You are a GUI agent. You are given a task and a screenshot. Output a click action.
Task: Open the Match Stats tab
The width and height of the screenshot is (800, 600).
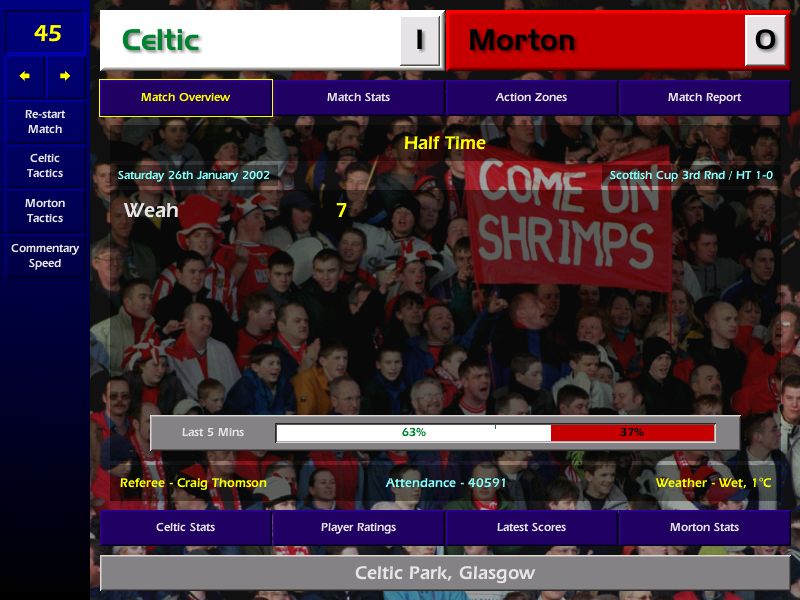coord(358,98)
